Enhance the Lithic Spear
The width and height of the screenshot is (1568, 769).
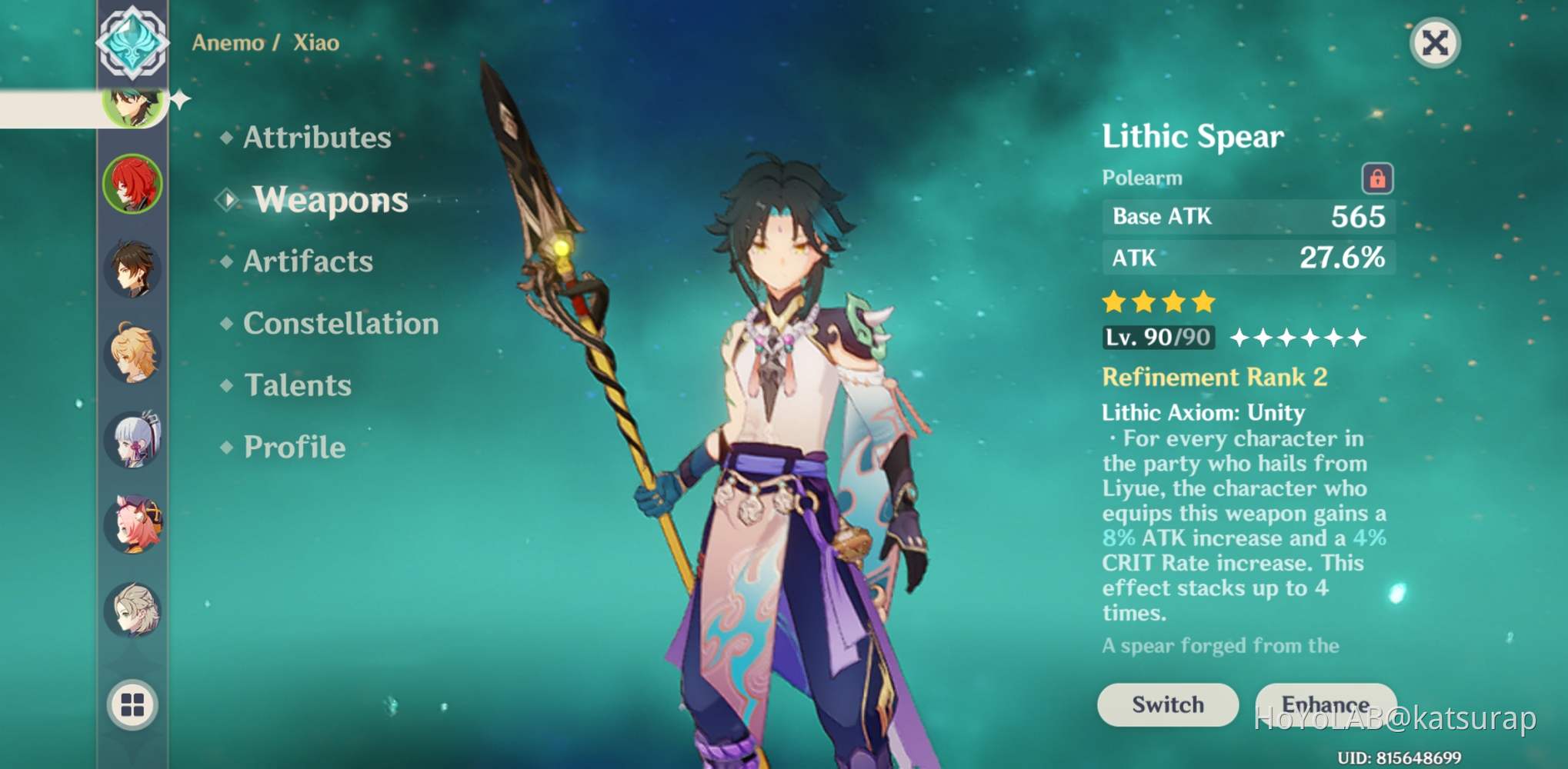coord(1325,704)
